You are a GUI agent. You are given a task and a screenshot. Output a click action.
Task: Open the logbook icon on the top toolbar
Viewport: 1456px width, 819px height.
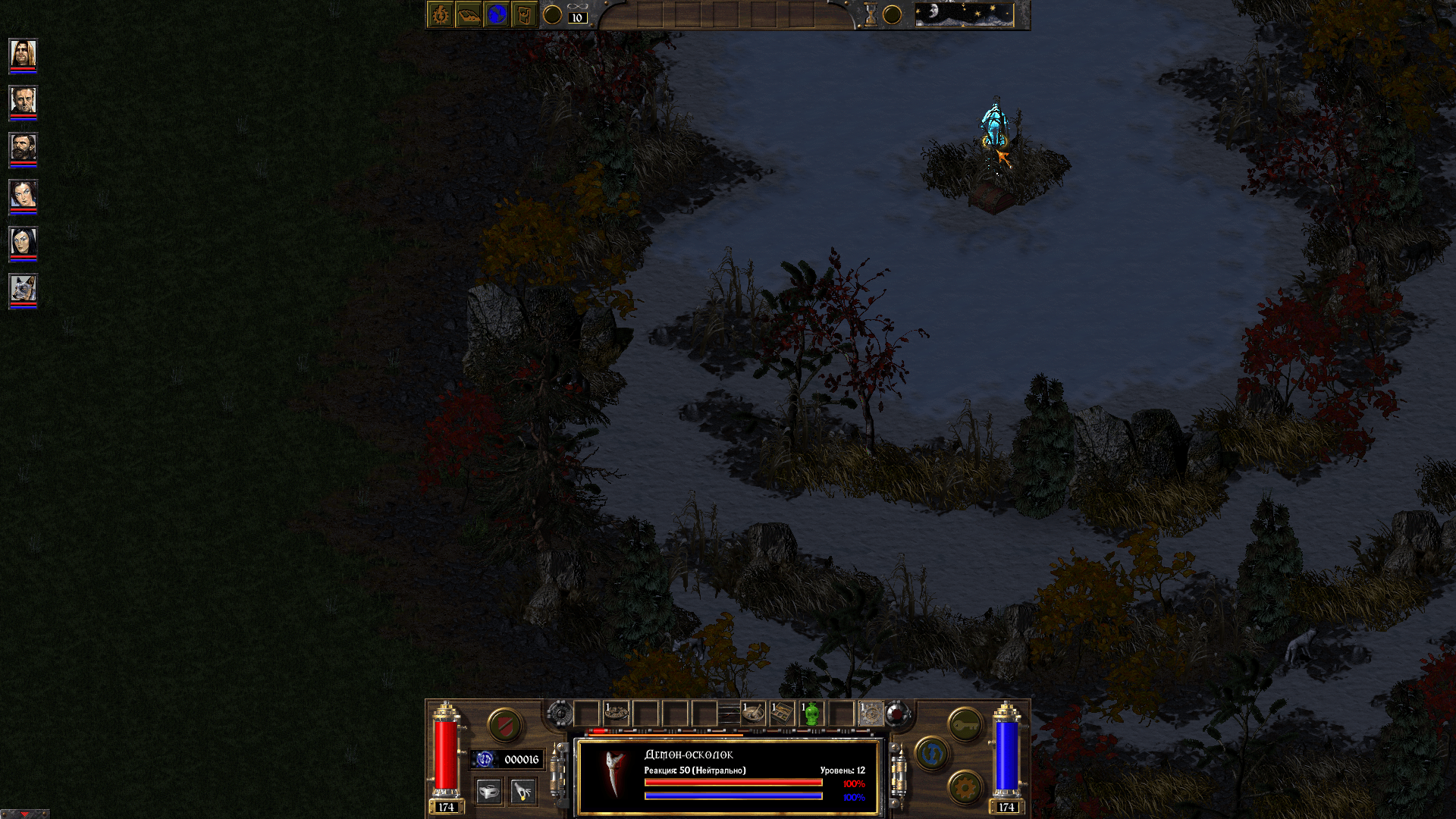click(469, 14)
